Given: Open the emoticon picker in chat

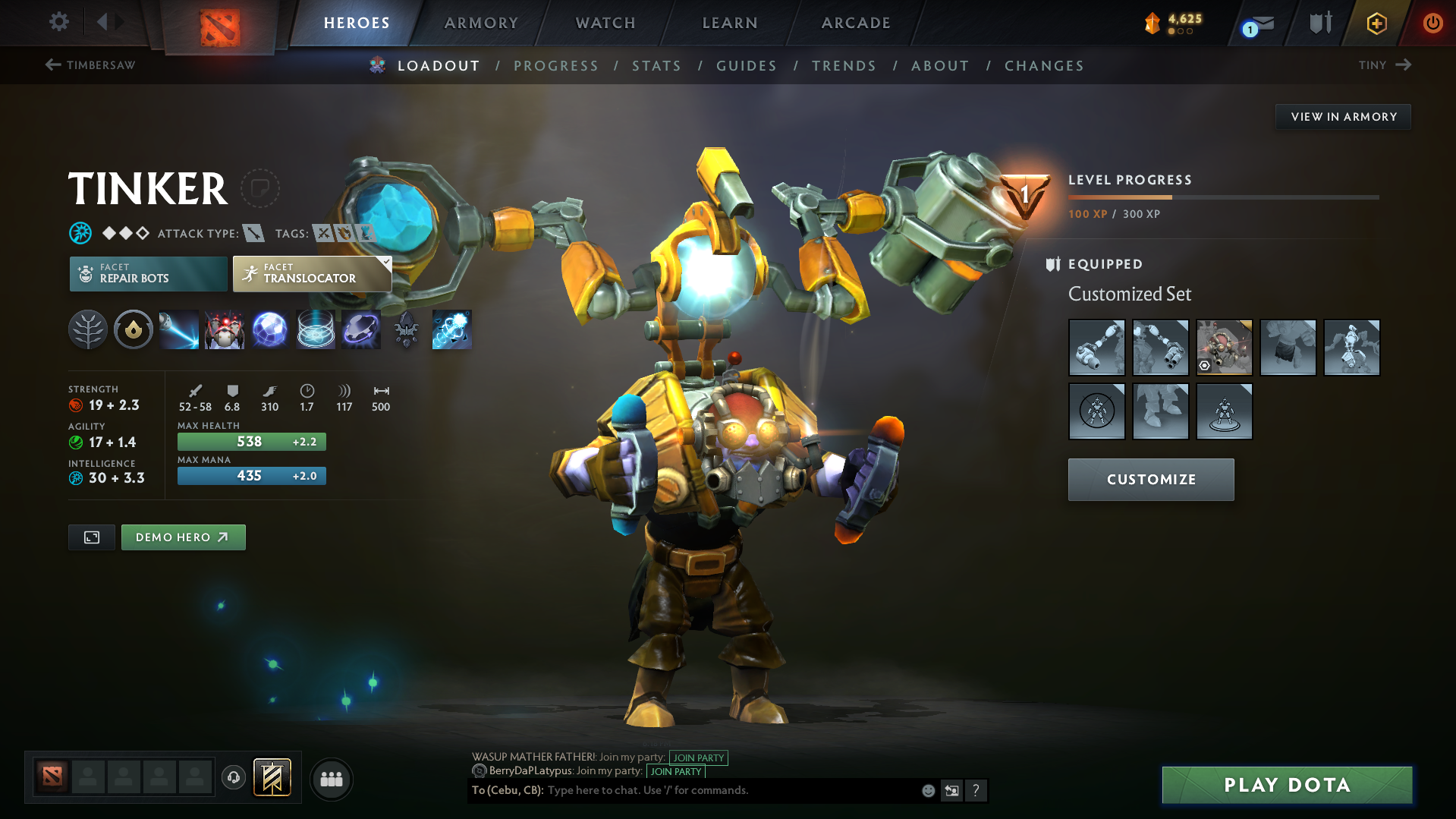Looking at the screenshot, I should [x=927, y=790].
